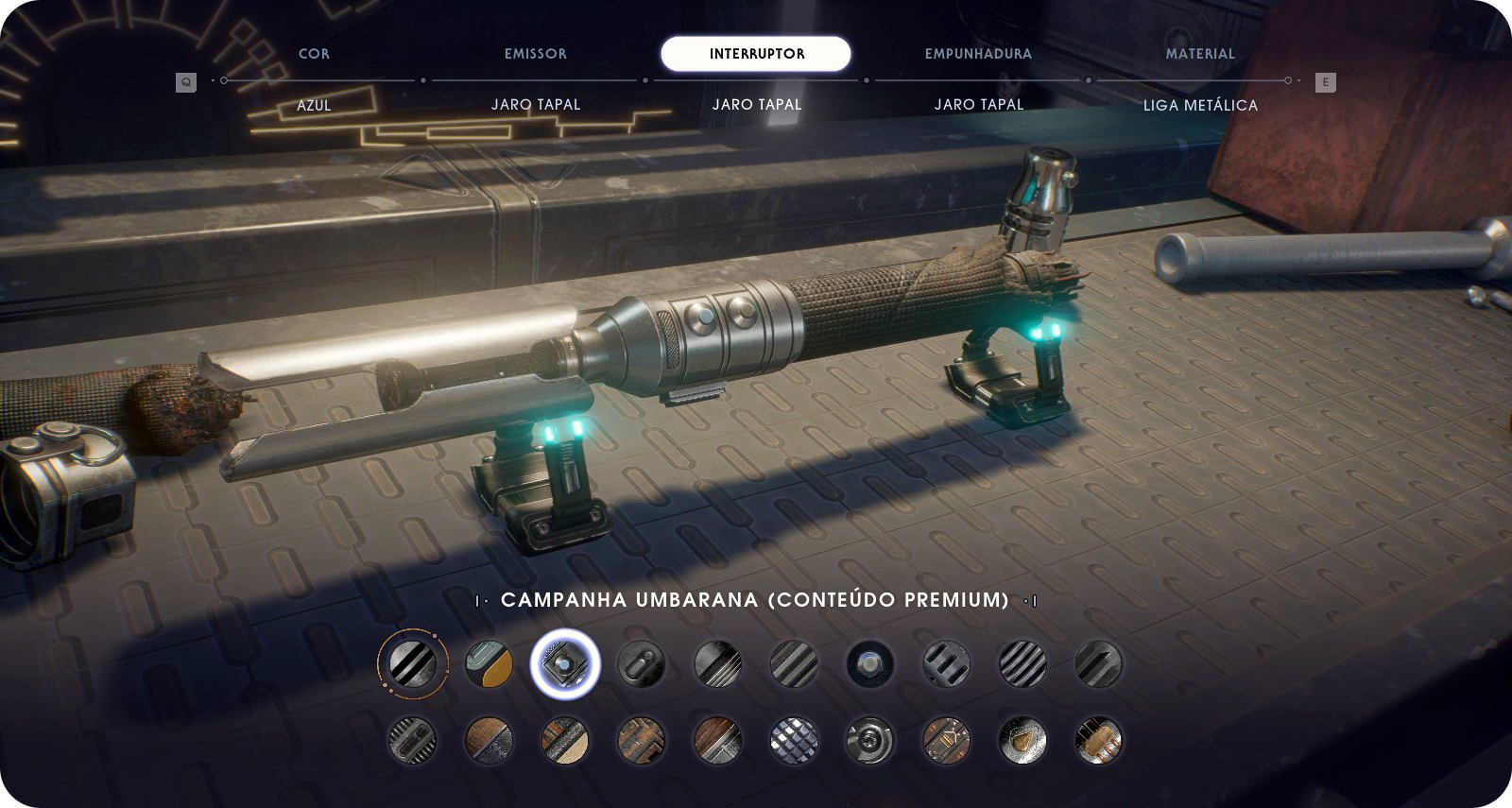Image resolution: width=1512 pixels, height=808 pixels.
Task: Select the INTERRUPTOR tab
Action: [x=756, y=54]
